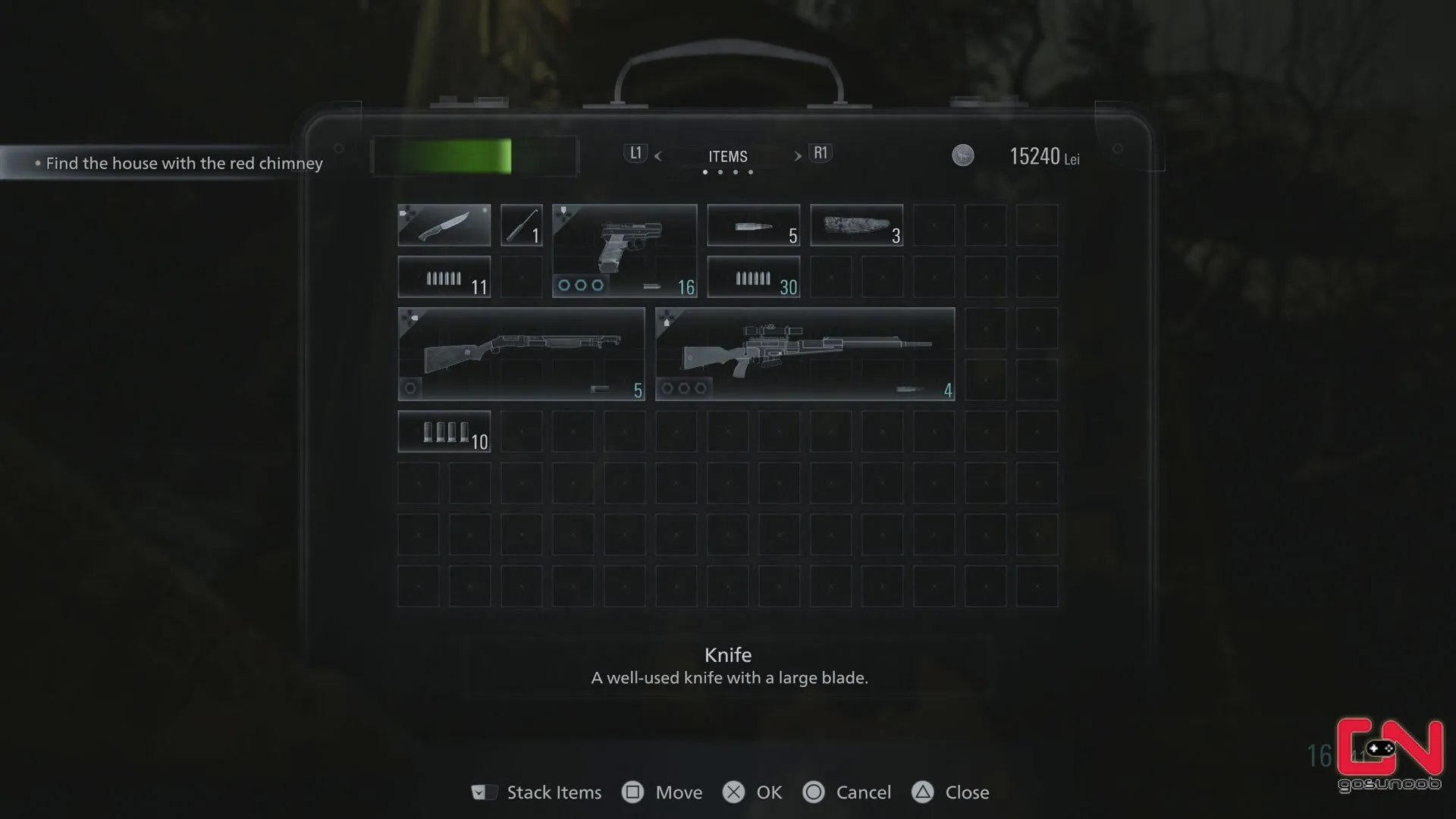The width and height of the screenshot is (1456, 819).
Task: Select the handgun ammo stack of 11
Action: (x=444, y=277)
